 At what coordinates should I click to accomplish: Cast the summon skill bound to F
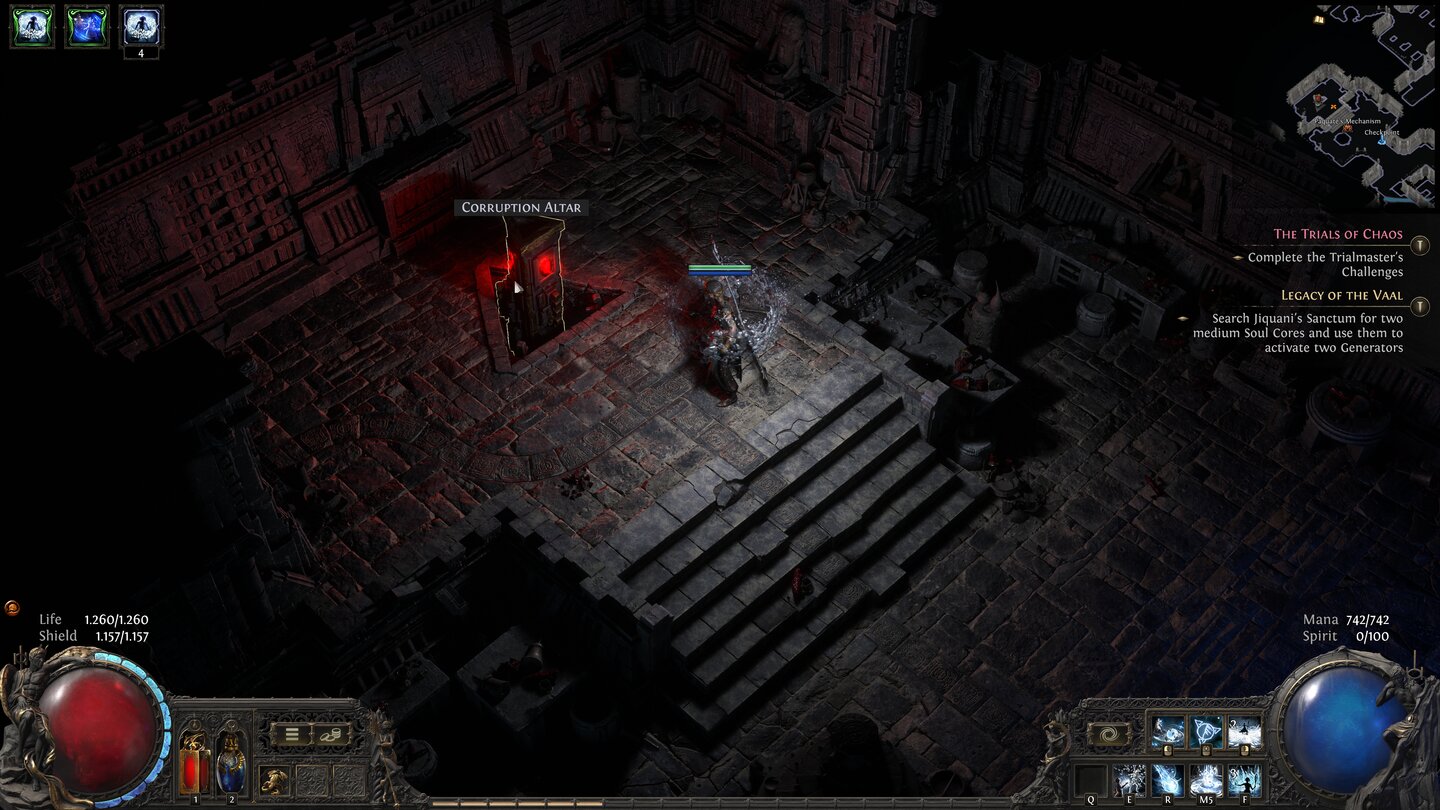(1246, 779)
